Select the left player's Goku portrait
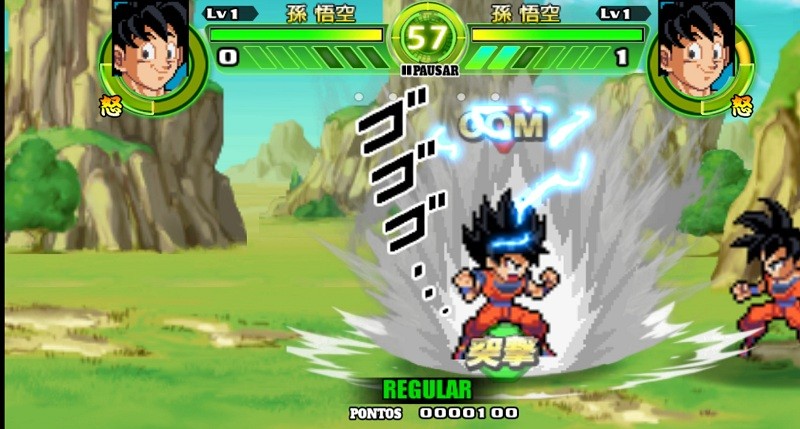Viewport: 800px width, 429px height. (x=152, y=52)
